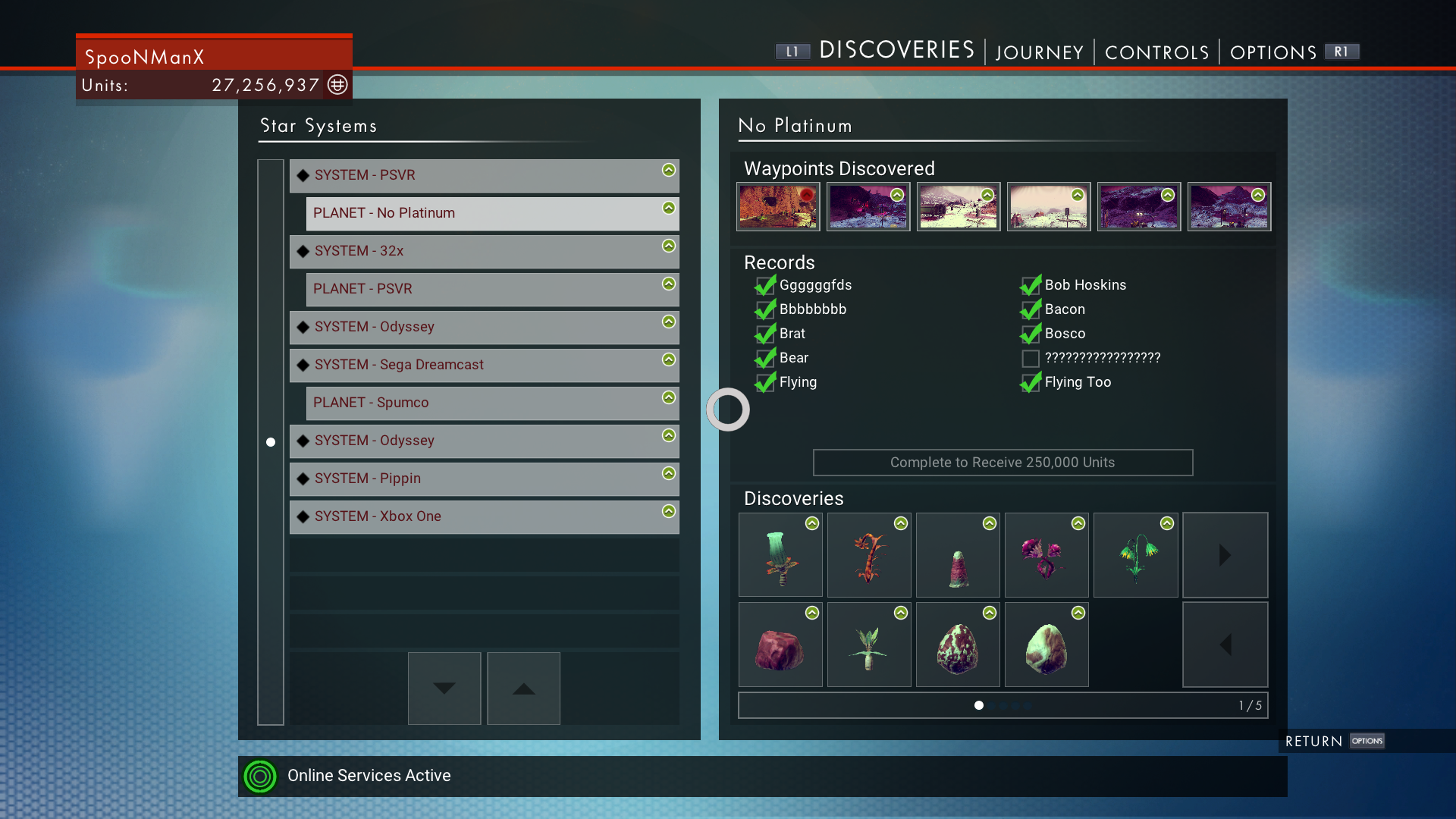
Task: Select SYSTEM - 32x row
Action: [484, 251]
